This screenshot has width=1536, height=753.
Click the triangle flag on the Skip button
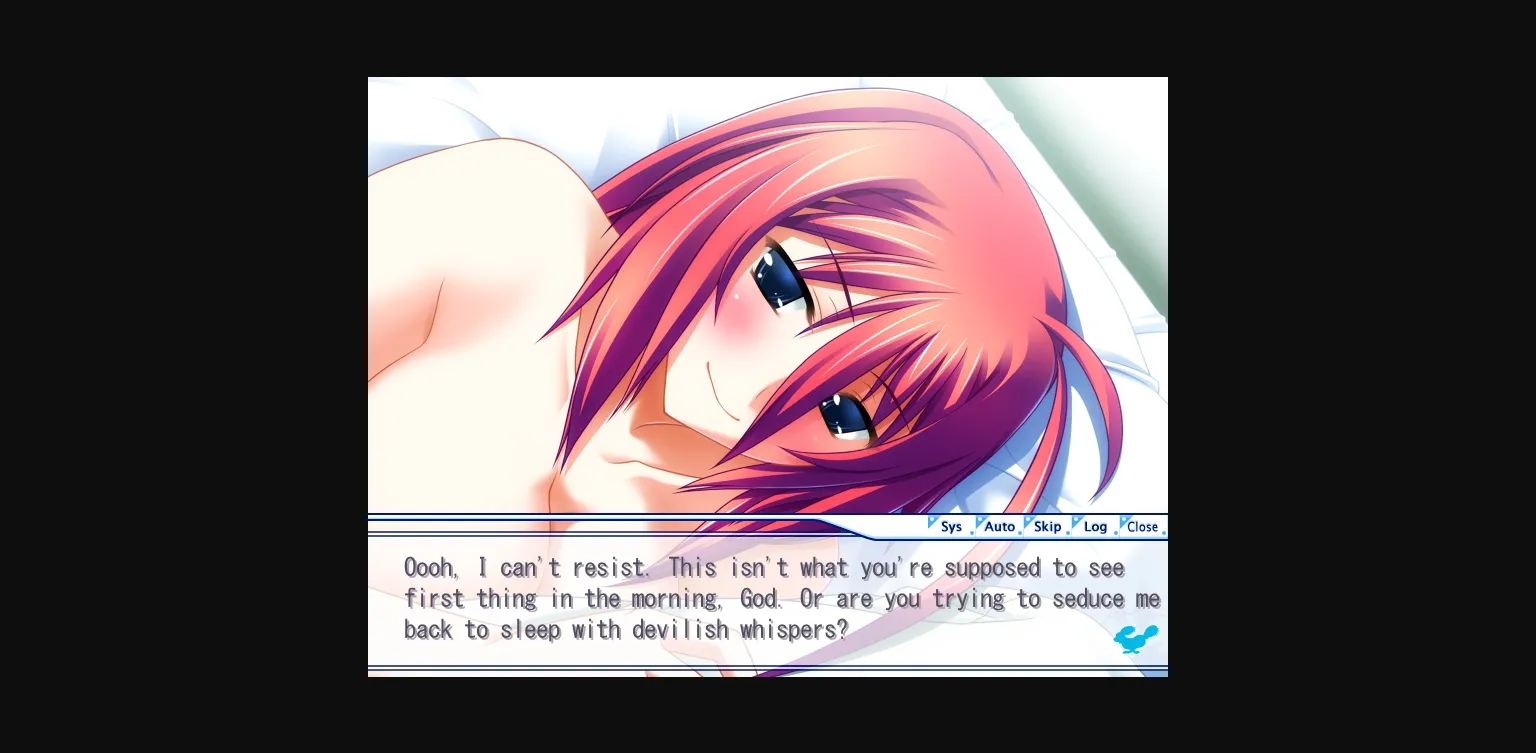tap(1028, 522)
